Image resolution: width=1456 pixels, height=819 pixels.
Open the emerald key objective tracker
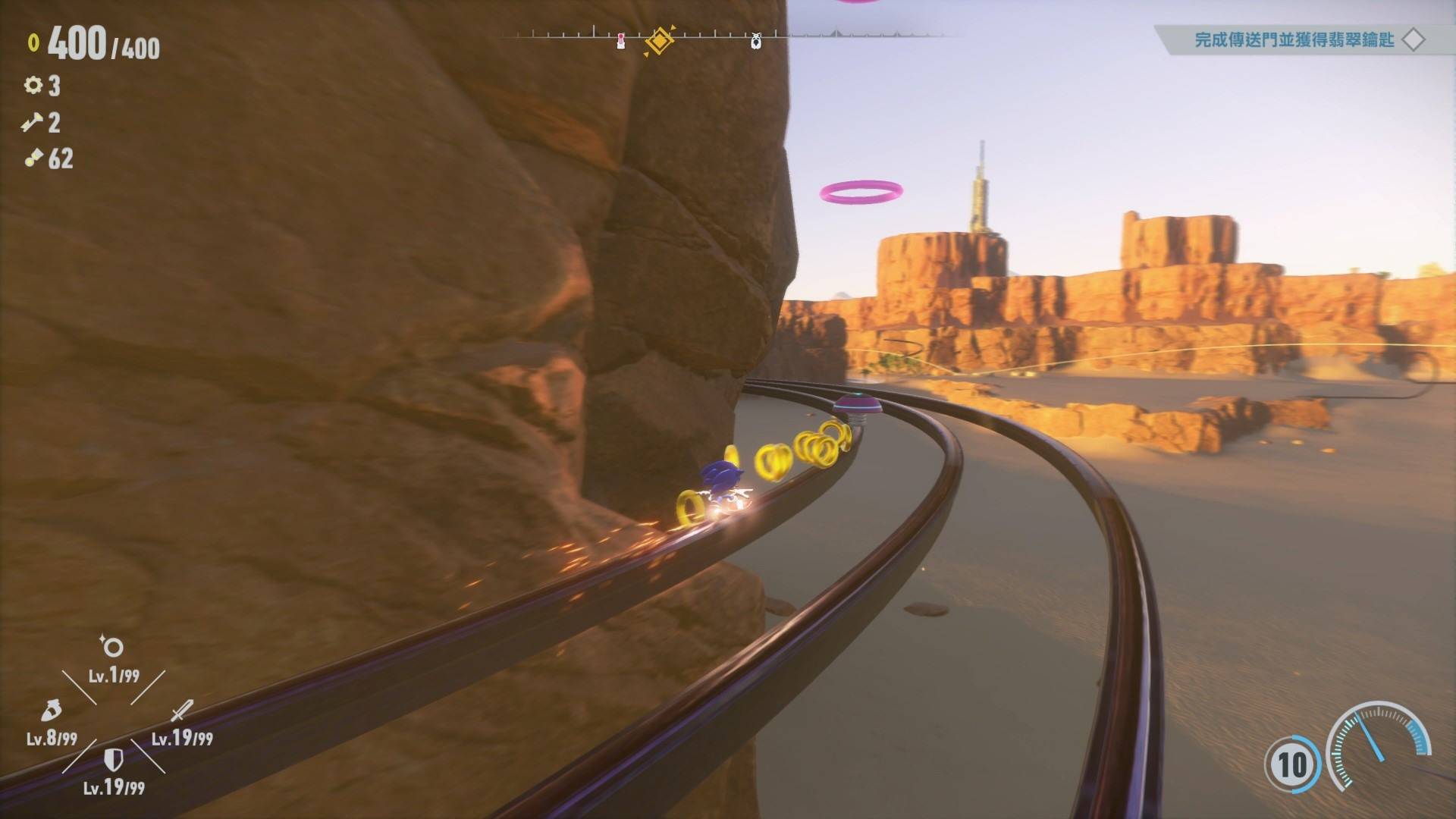pyautogui.click(x=1294, y=39)
